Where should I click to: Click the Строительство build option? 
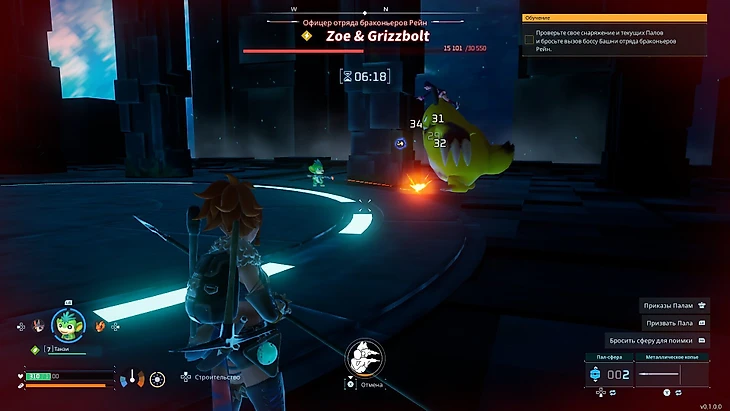pyautogui.click(x=208, y=378)
